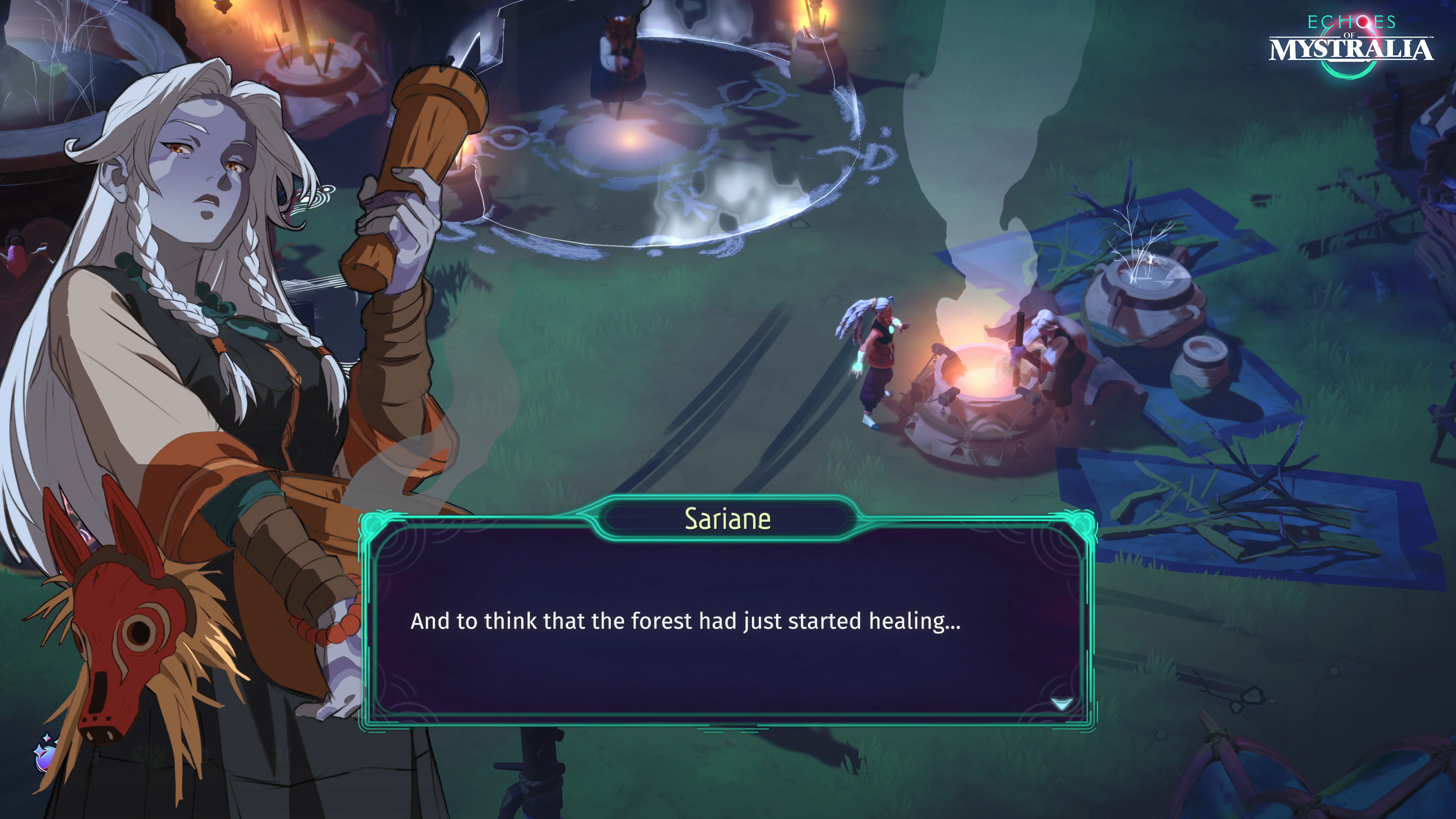1456x819 pixels.
Task: Advance Sariane's dialogue with the continue arrow
Action: click(x=1061, y=703)
